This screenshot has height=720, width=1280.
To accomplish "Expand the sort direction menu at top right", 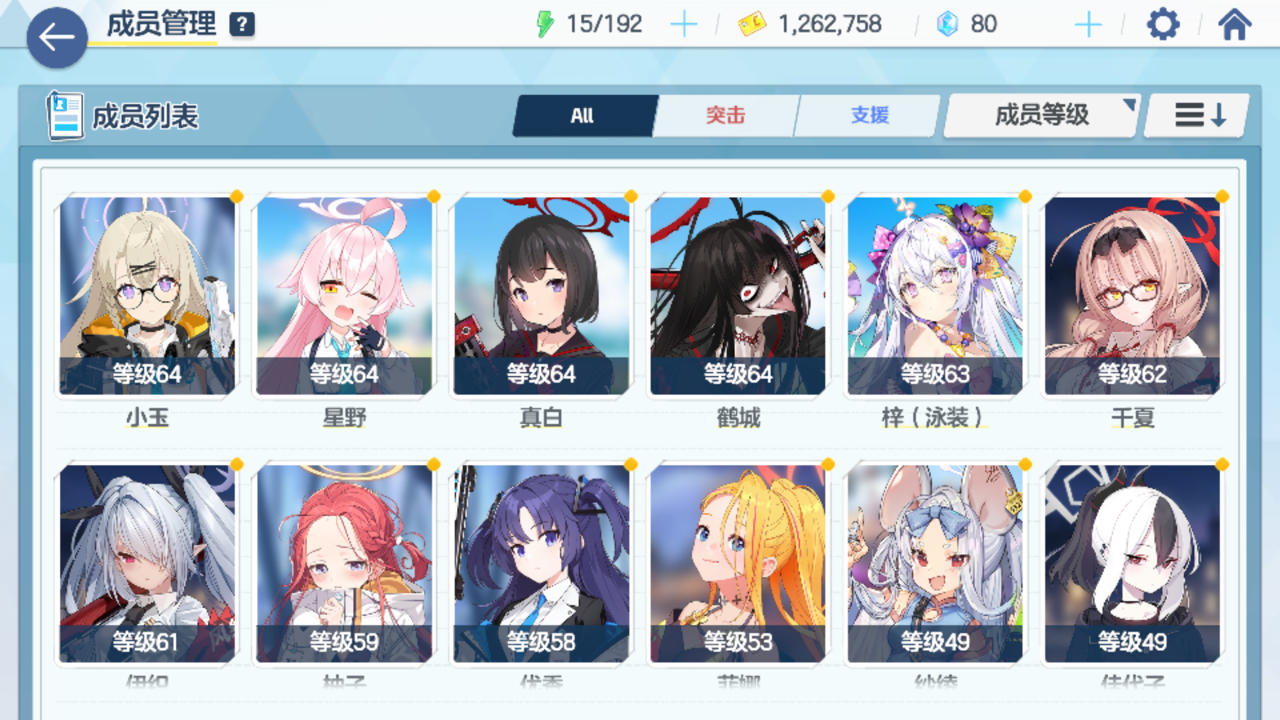I will 1194,115.
